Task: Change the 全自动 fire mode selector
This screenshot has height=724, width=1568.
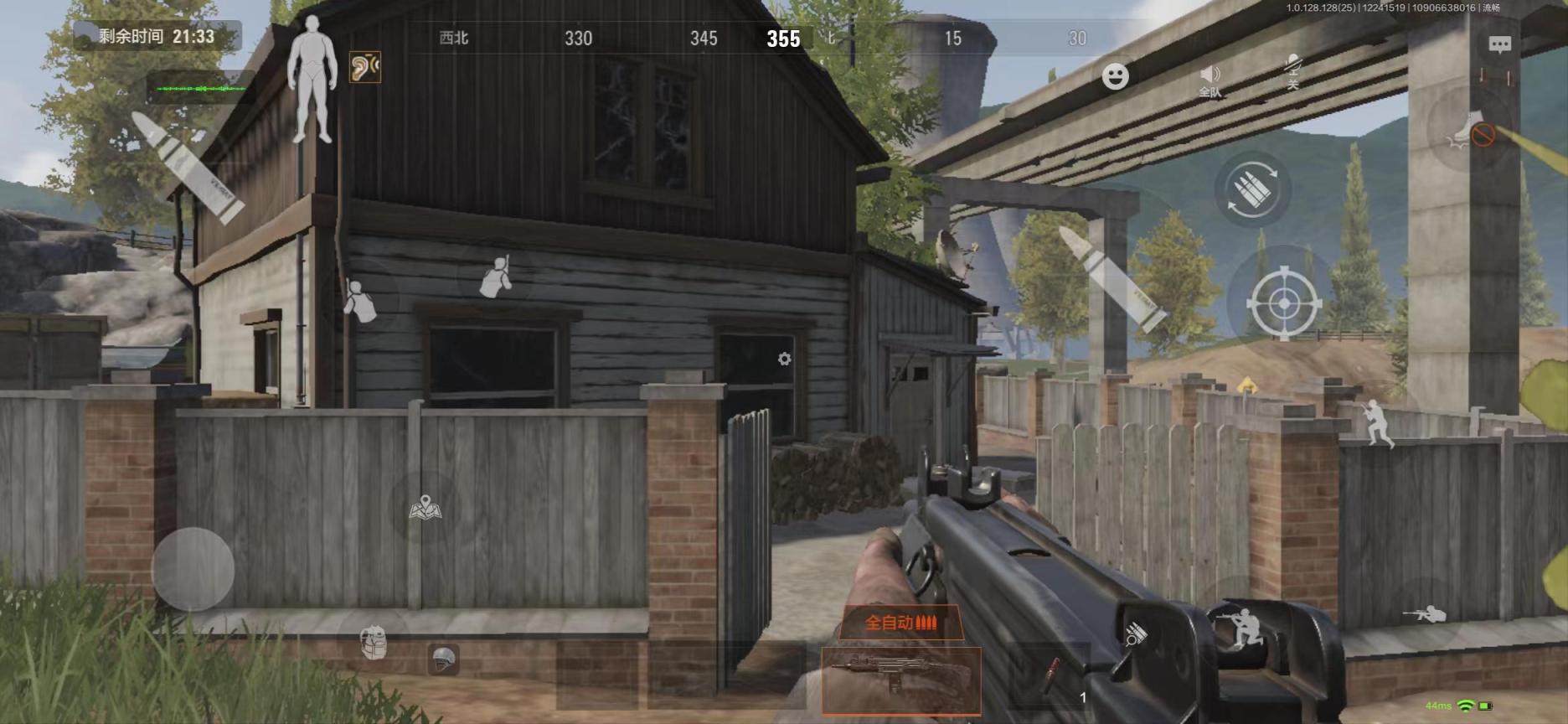Action: 900,623
